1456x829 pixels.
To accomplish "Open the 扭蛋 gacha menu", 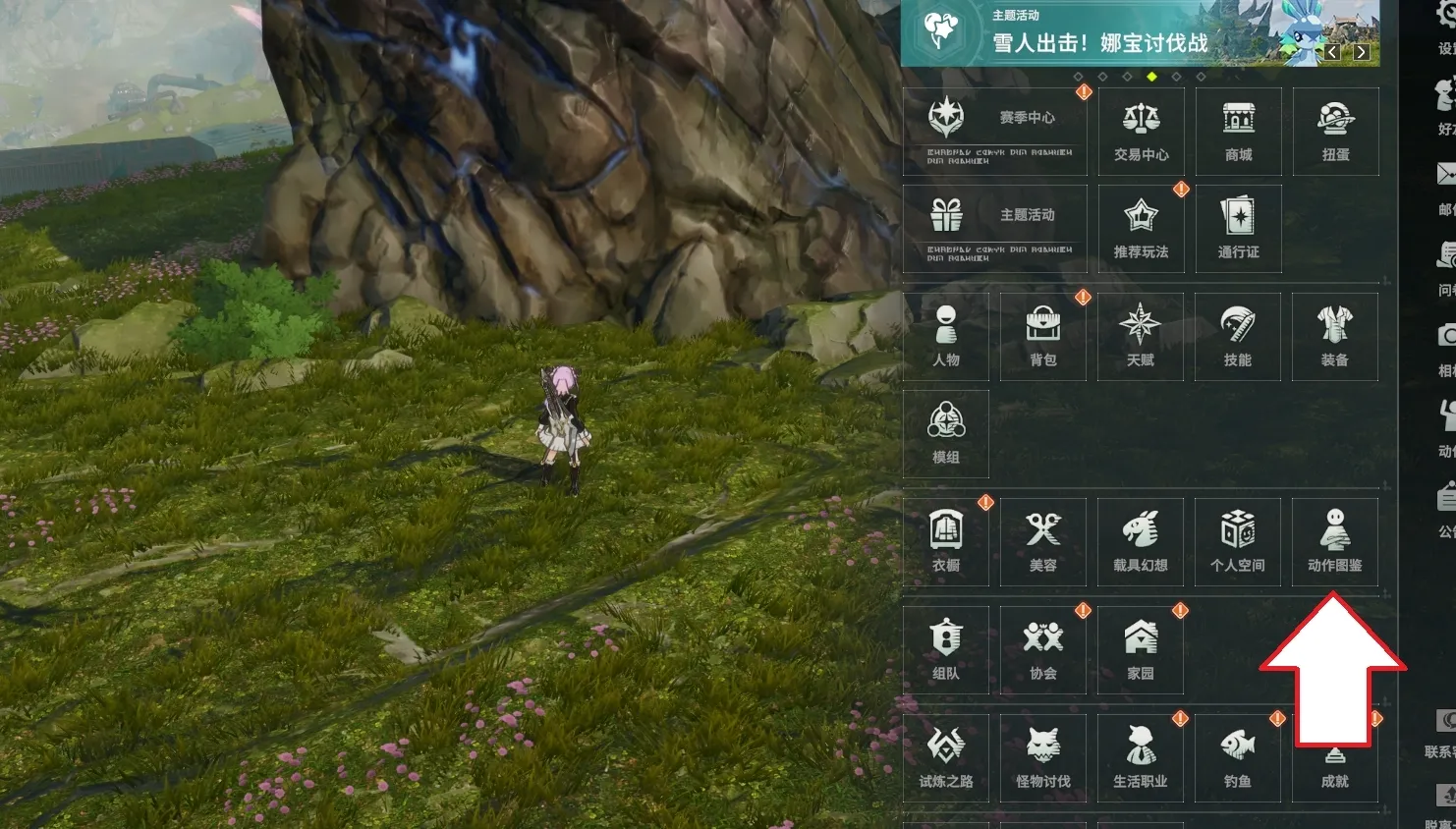I will tap(1335, 132).
